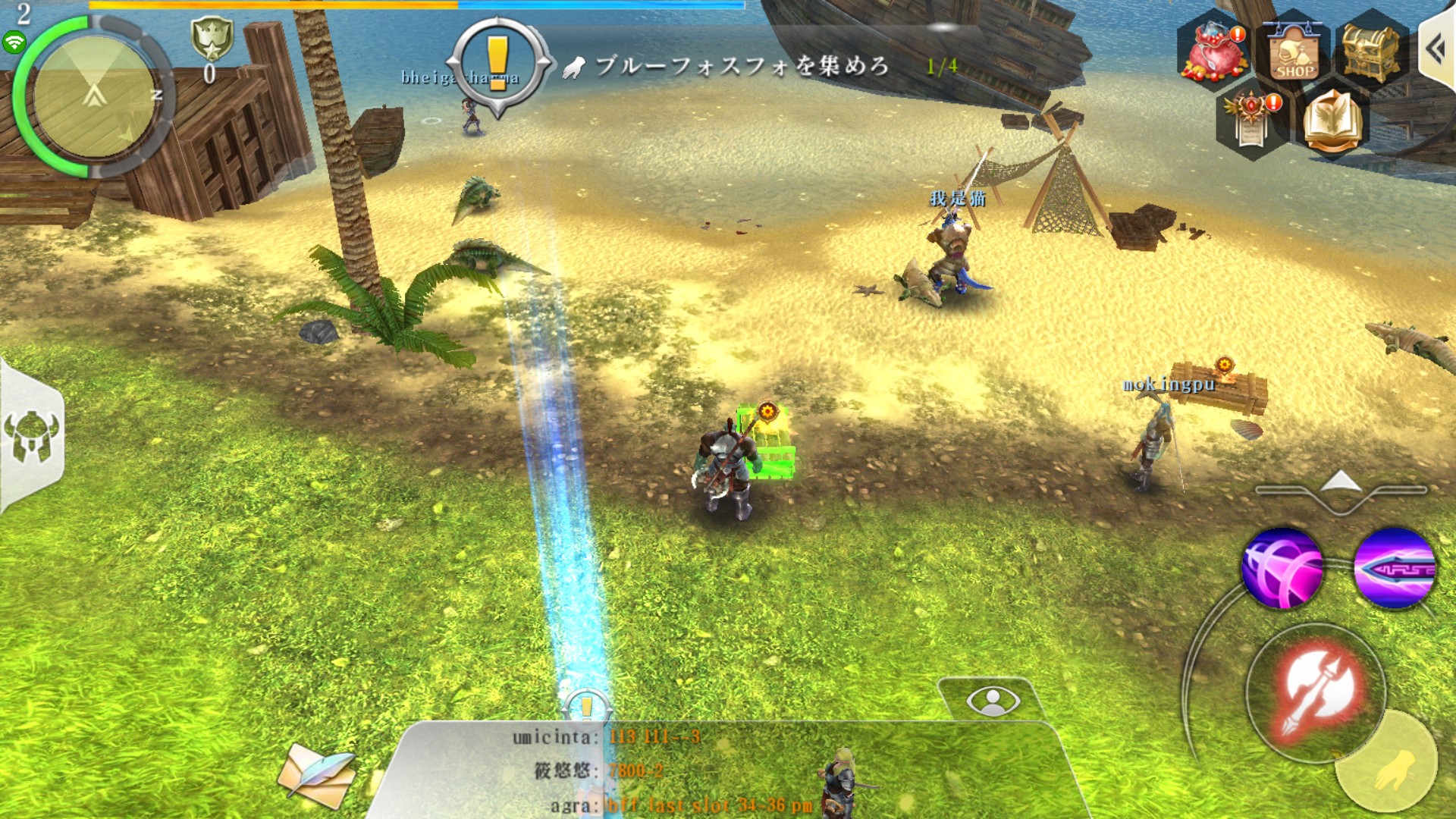Collapse the top-right menu with arrow tab
Viewport: 1456px width, 819px height.
coord(1436,51)
